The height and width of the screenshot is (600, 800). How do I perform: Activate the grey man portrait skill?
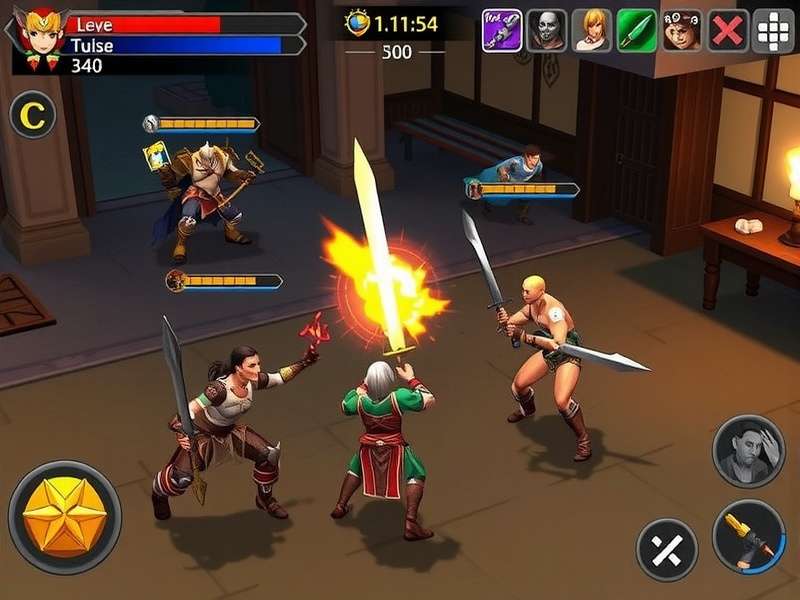coord(748,451)
